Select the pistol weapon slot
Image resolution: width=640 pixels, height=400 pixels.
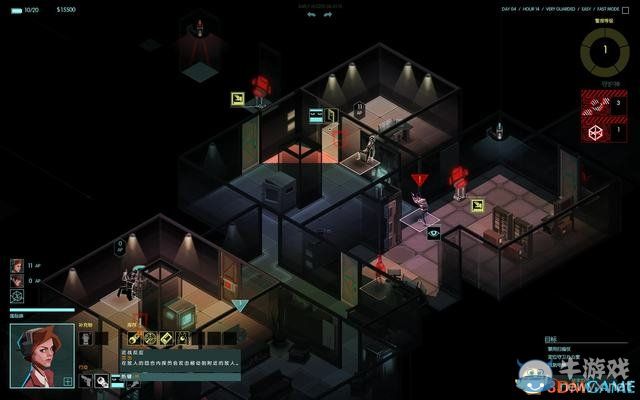(x=86, y=380)
